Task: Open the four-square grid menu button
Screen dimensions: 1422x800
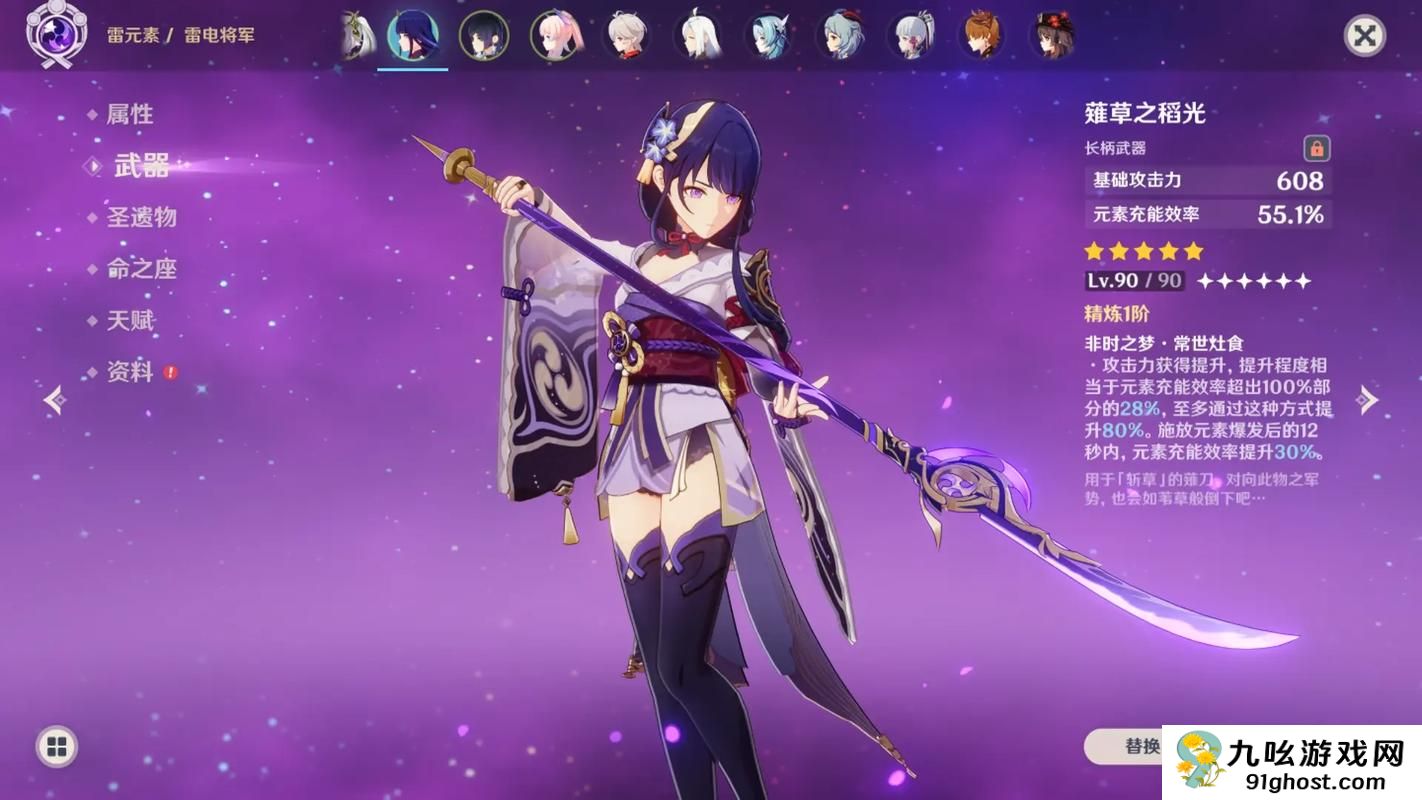Action: tap(57, 746)
